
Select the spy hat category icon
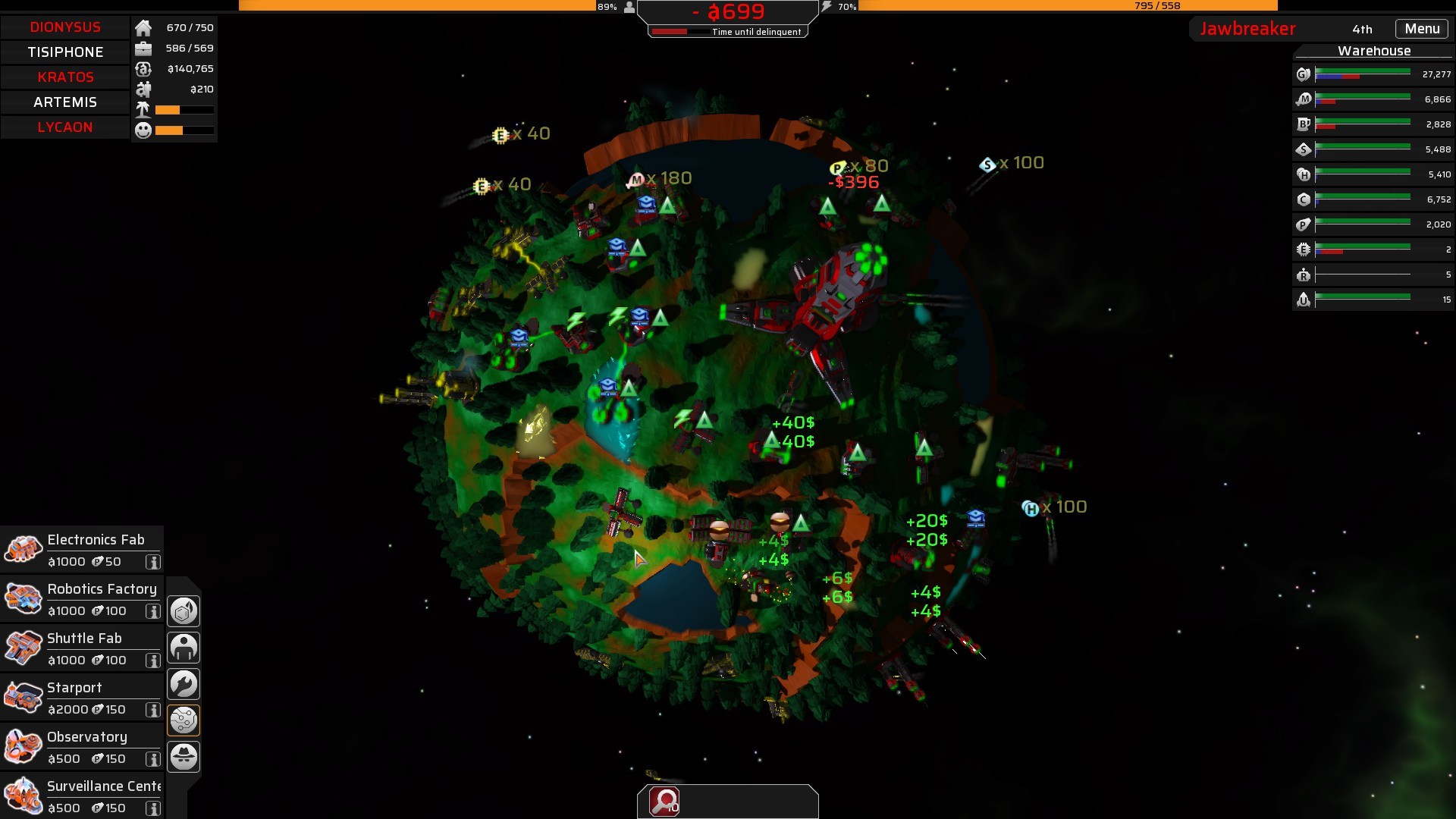(x=184, y=756)
